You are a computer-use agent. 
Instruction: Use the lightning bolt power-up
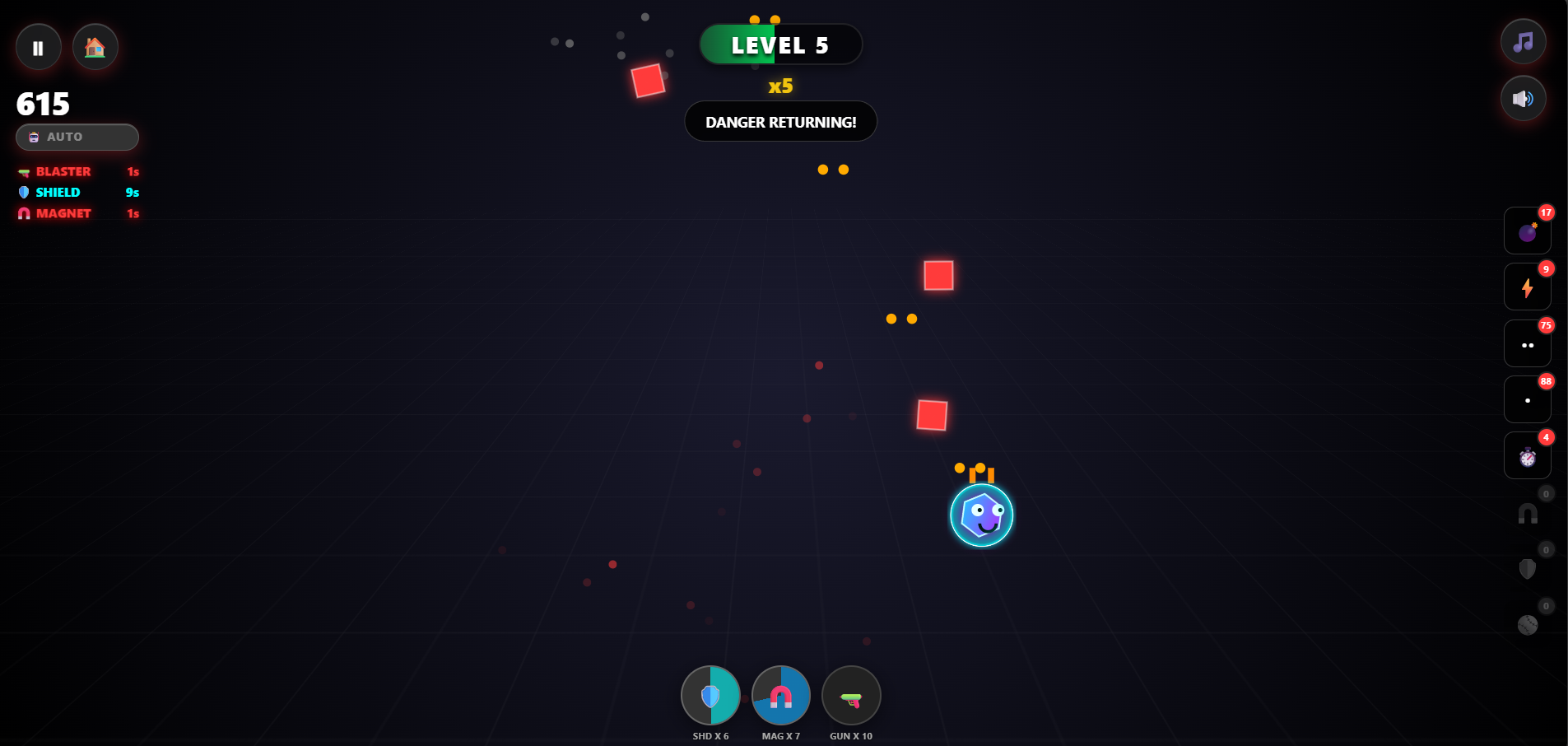[x=1527, y=287]
